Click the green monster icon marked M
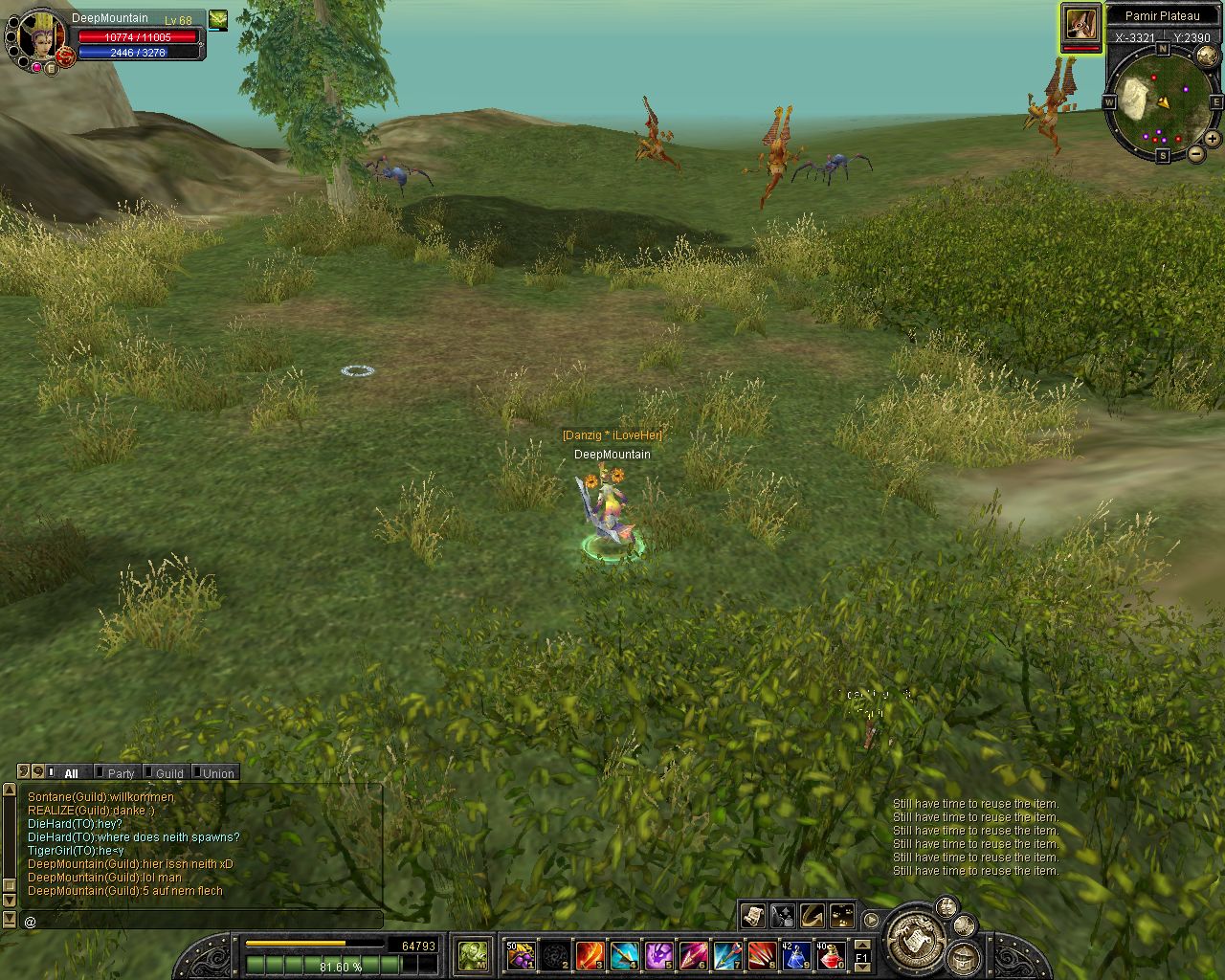This screenshot has height=980, width=1225. pos(473,954)
